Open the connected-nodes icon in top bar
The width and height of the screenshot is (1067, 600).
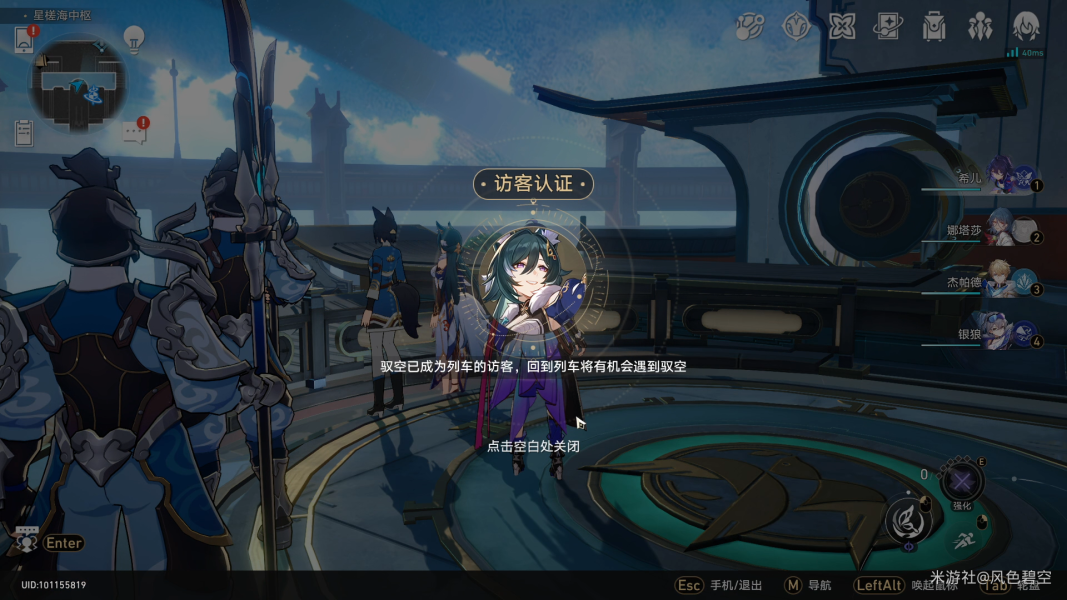click(749, 27)
